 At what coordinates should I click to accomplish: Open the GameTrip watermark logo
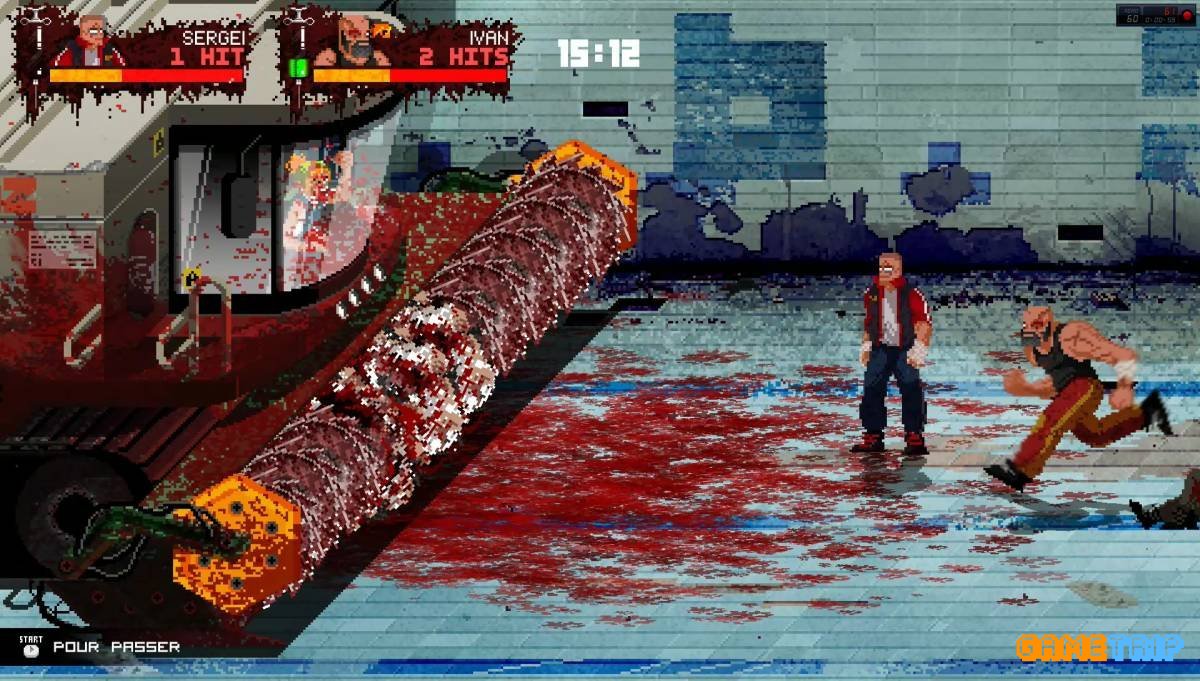click(1099, 648)
